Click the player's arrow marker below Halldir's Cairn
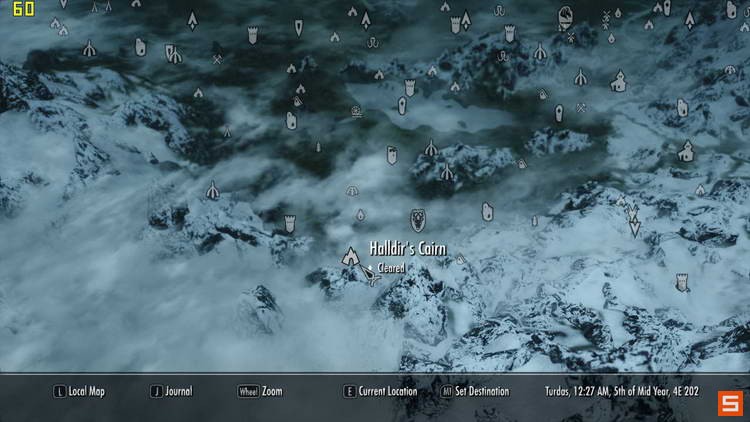The height and width of the screenshot is (422, 750). (371, 277)
